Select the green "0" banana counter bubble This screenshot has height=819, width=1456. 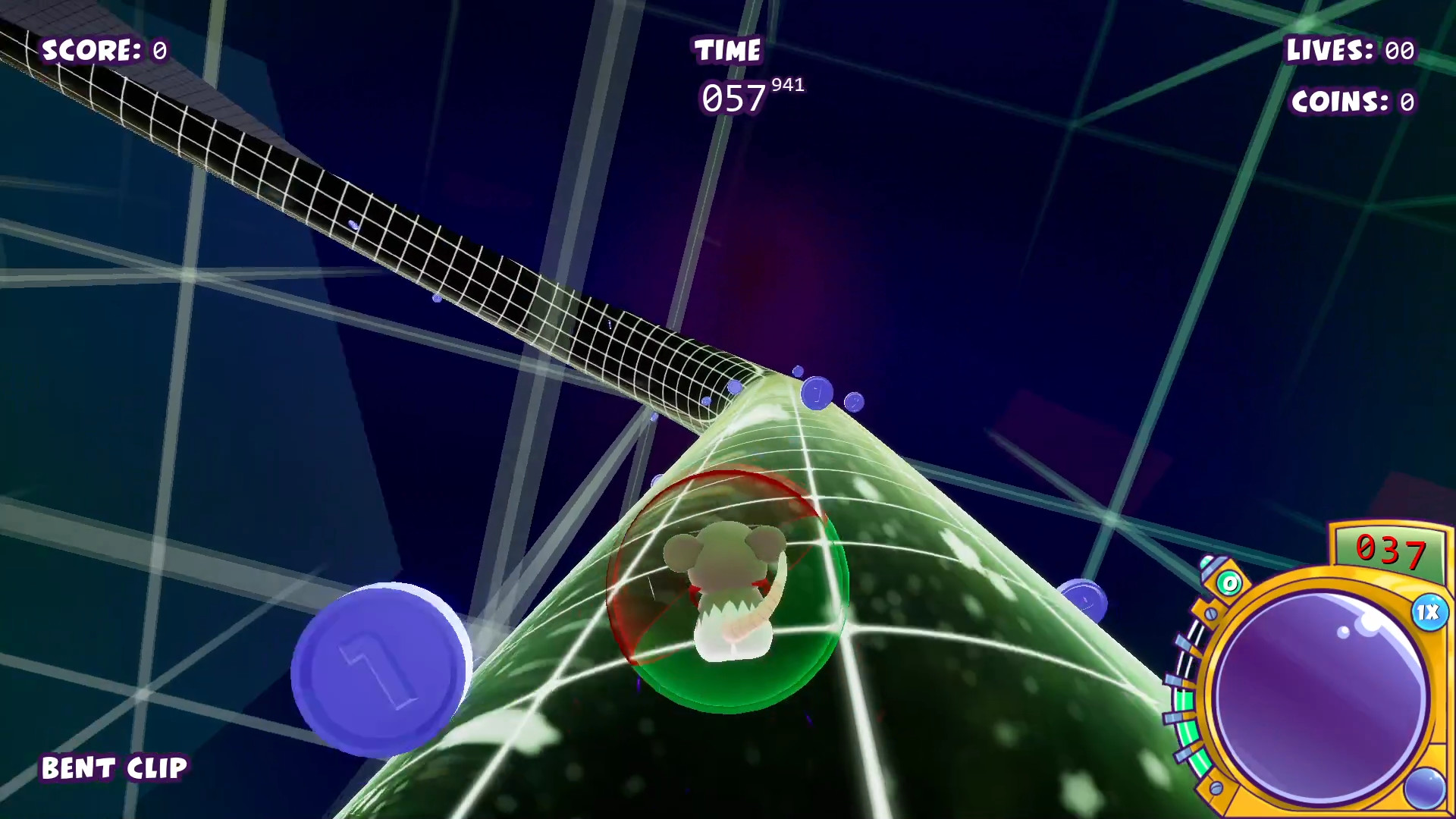(1228, 584)
